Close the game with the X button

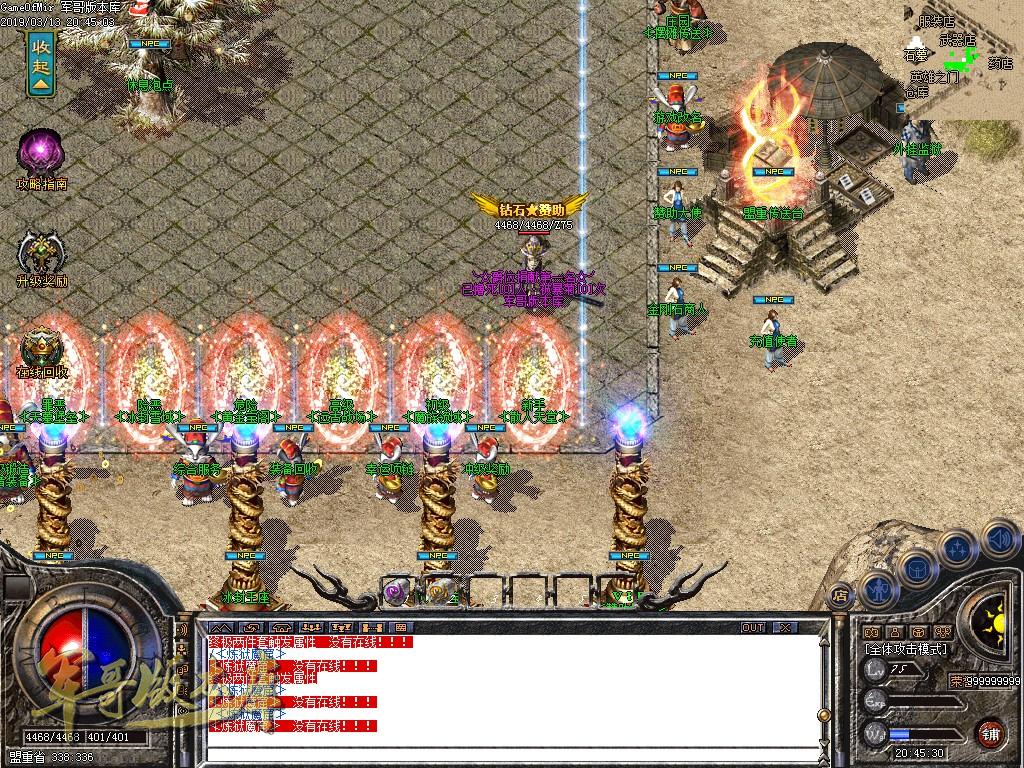(786, 627)
